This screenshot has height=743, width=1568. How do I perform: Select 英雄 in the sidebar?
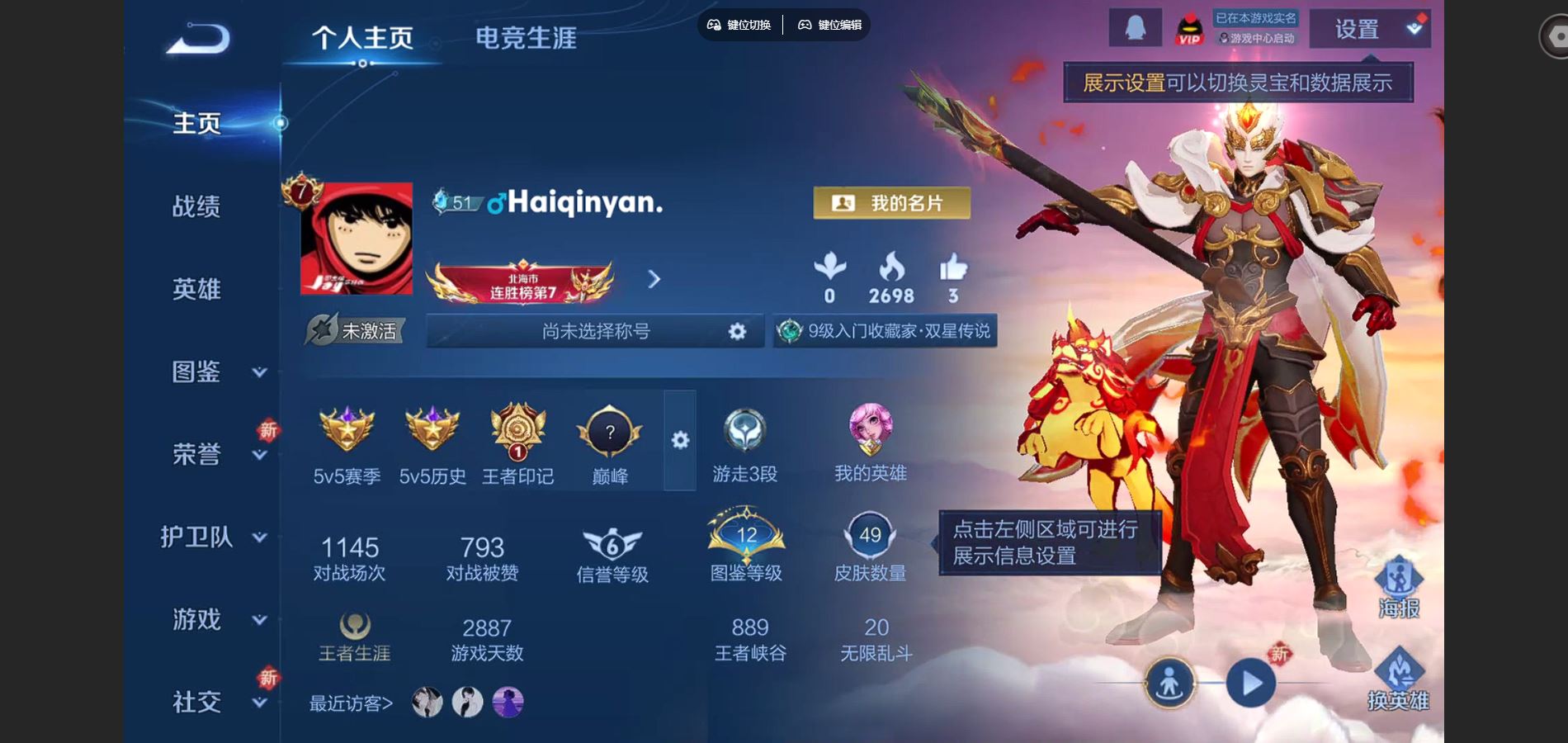click(x=196, y=289)
